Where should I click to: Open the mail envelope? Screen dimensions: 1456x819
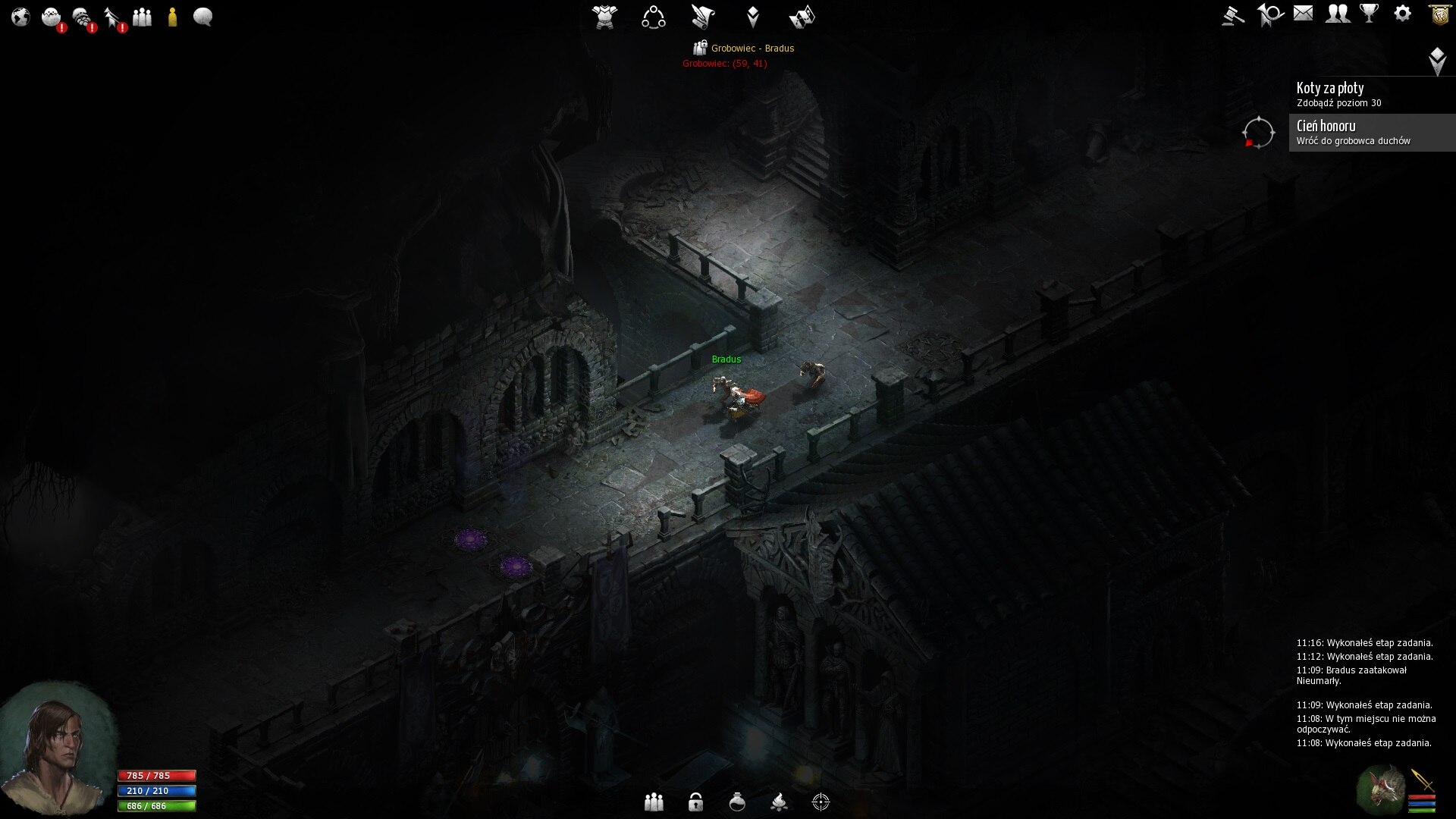pos(1303,14)
